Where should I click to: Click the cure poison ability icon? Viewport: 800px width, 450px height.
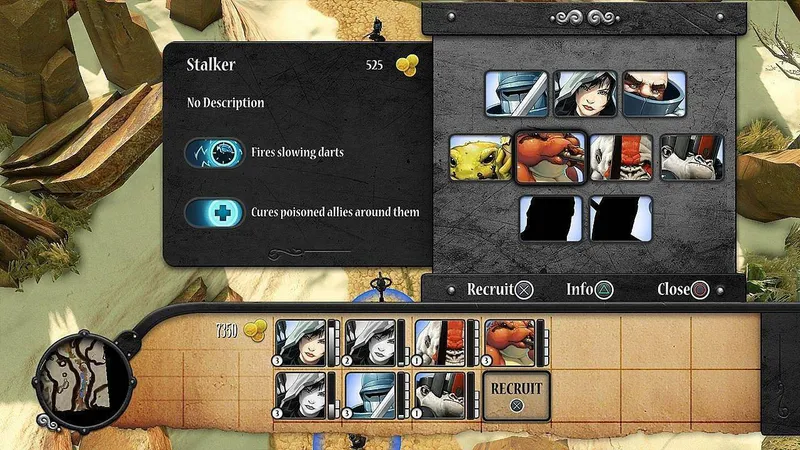[215, 212]
